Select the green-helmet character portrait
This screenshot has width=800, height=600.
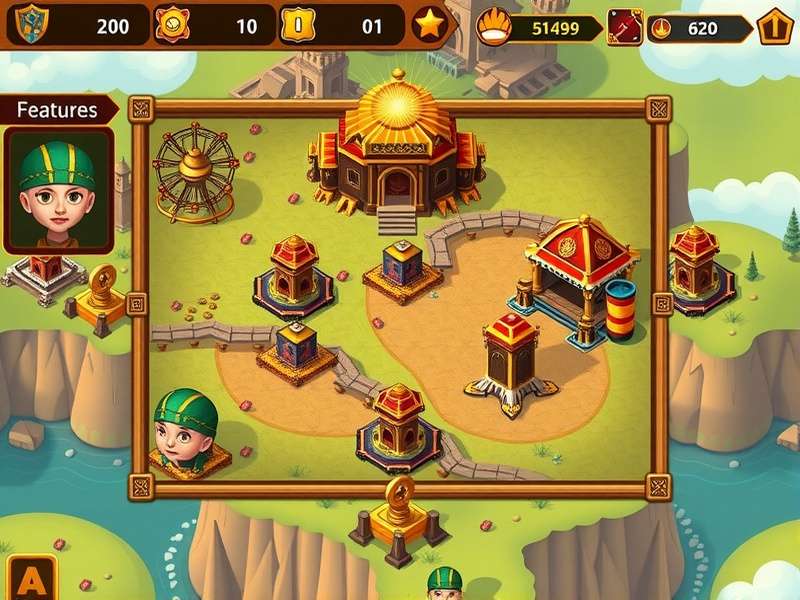(58, 190)
